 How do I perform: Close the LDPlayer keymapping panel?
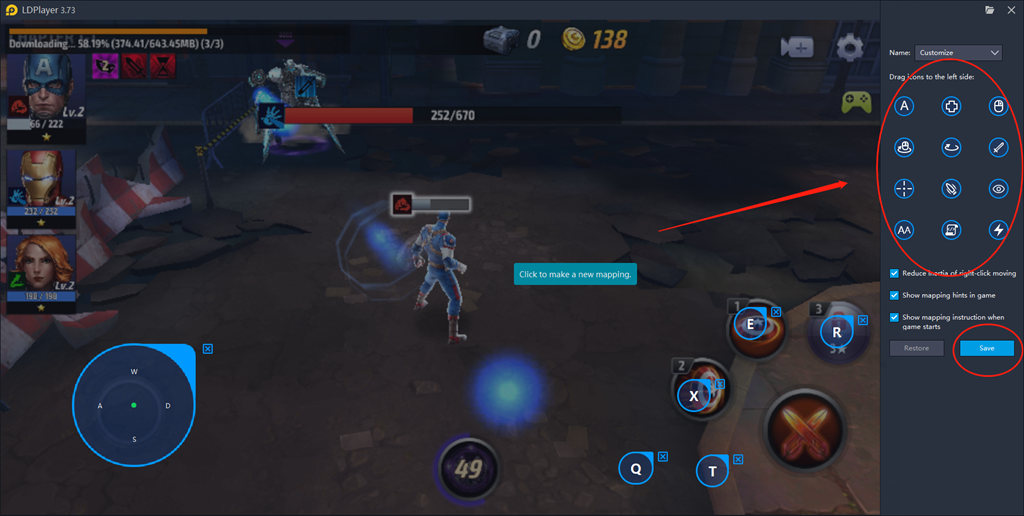1010,9
